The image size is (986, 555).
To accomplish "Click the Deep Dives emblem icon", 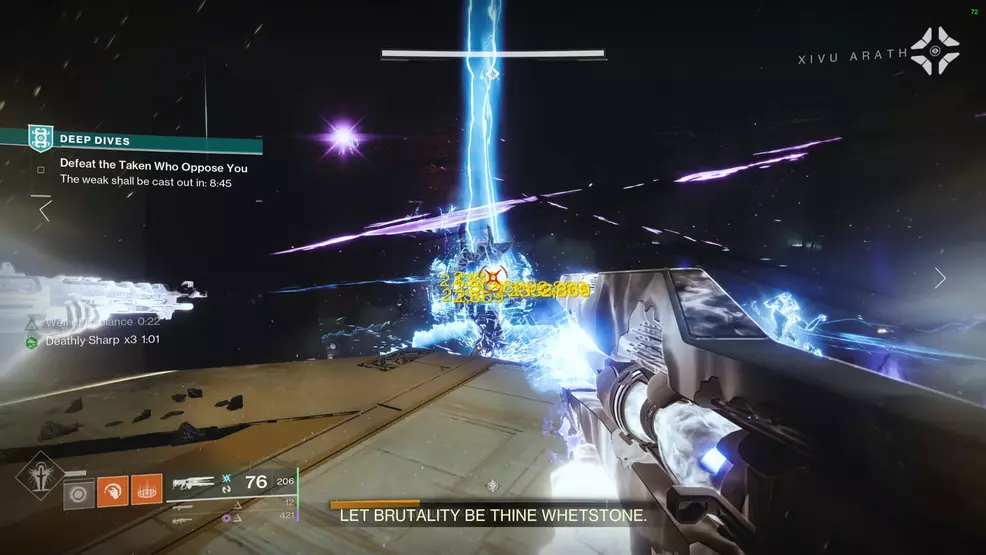I will (41, 138).
